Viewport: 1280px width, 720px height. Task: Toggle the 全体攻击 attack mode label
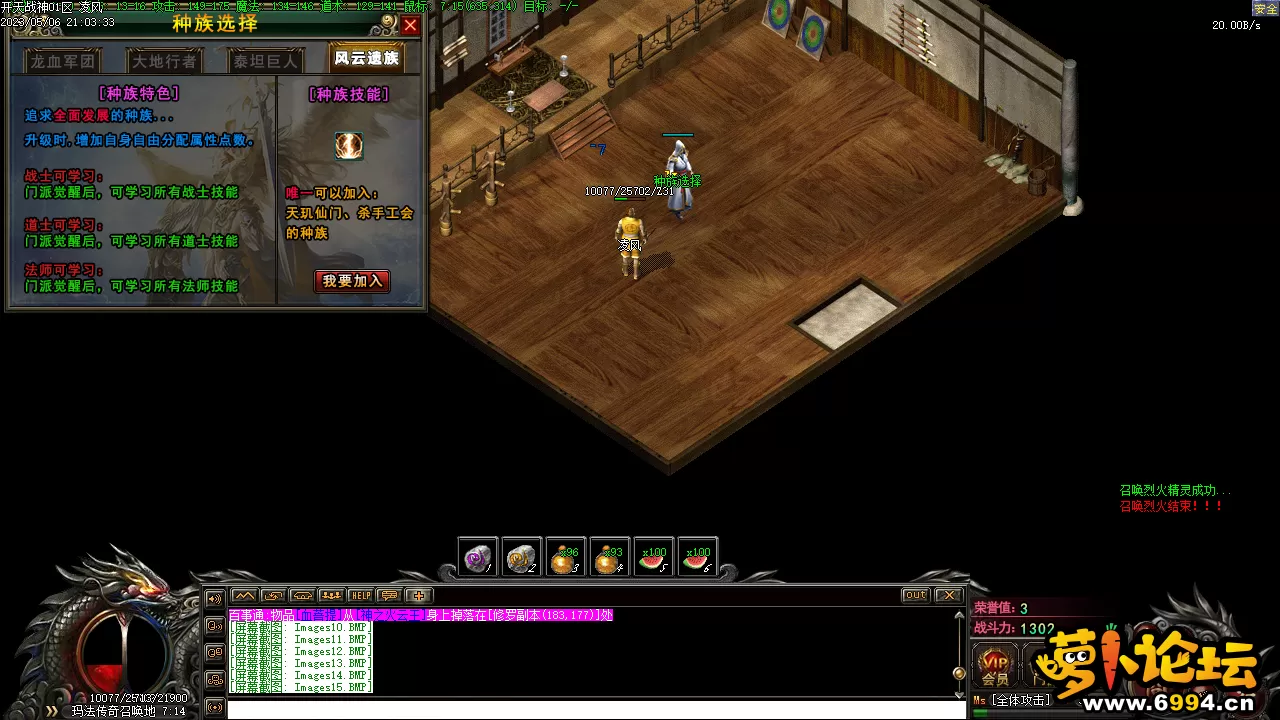(x=1018, y=701)
